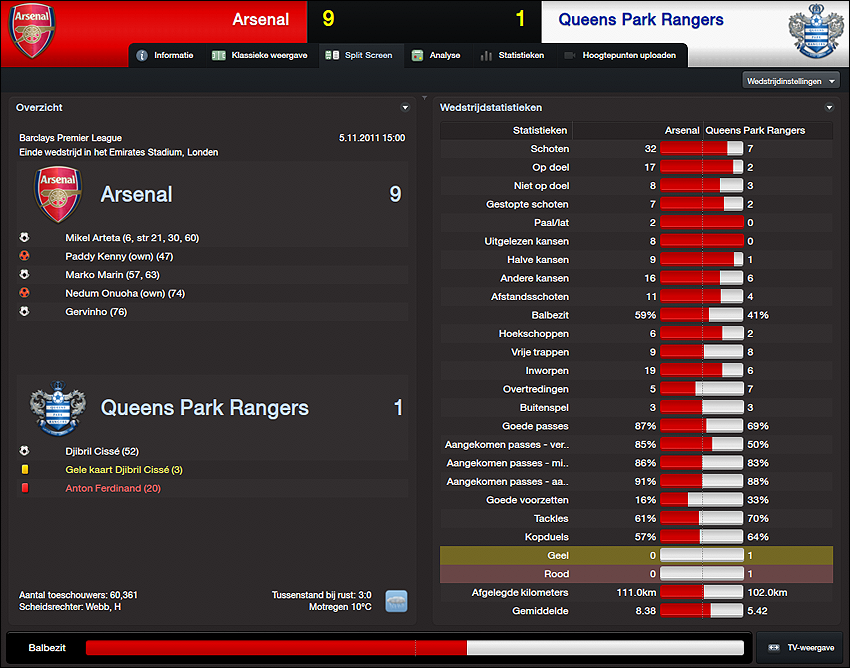Expand the Overzicht panel dropdown arrow
The image size is (850, 668).
(x=405, y=107)
